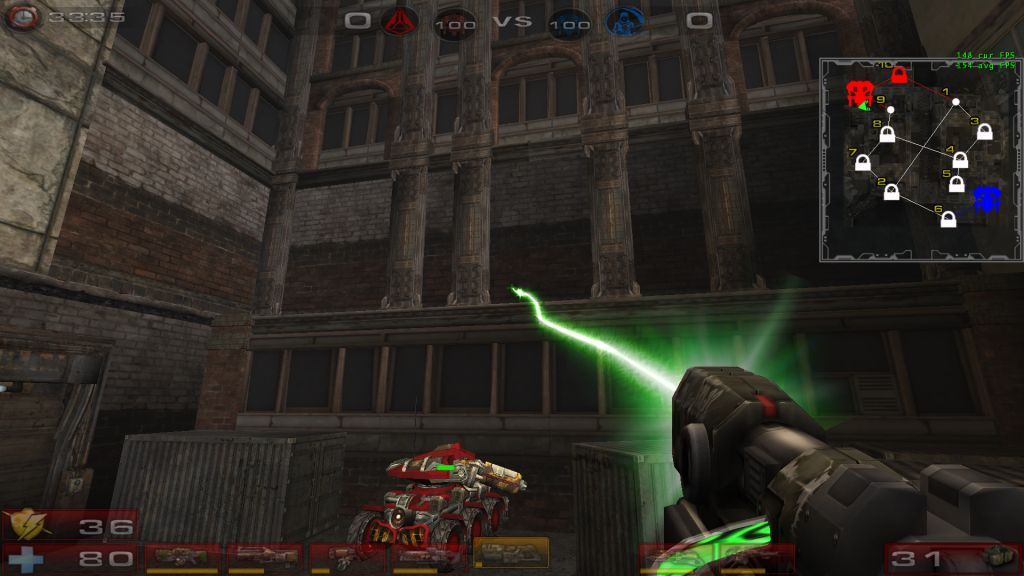
Task: Click the blue team core on the minimap
Action: tap(987, 199)
